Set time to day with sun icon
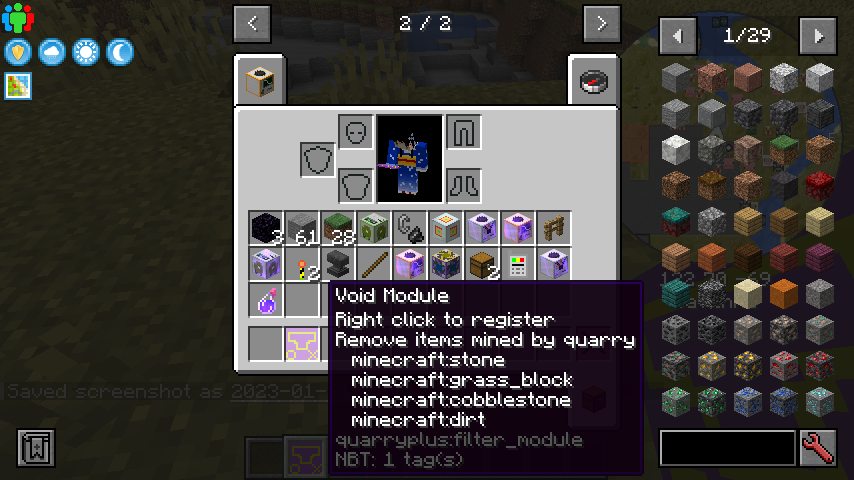 86,51
